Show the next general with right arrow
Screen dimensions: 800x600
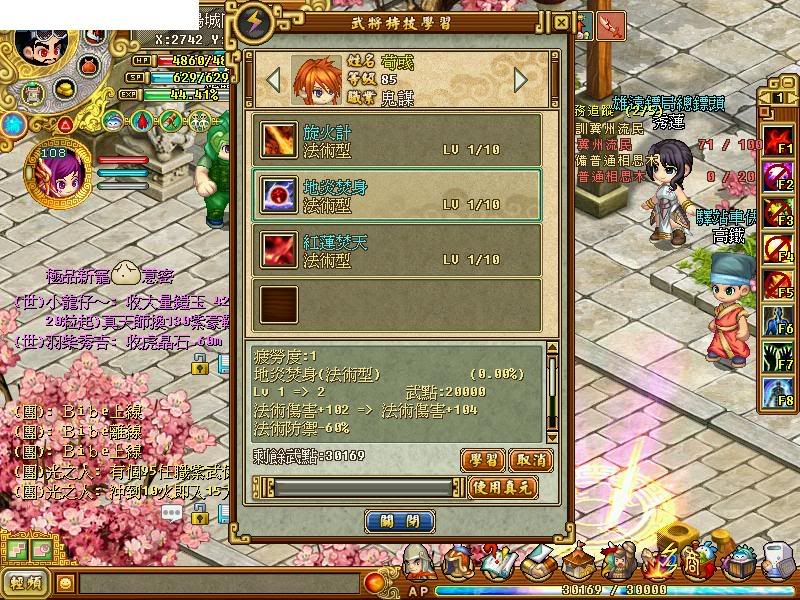pyautogui.click(x=521, y=79)
